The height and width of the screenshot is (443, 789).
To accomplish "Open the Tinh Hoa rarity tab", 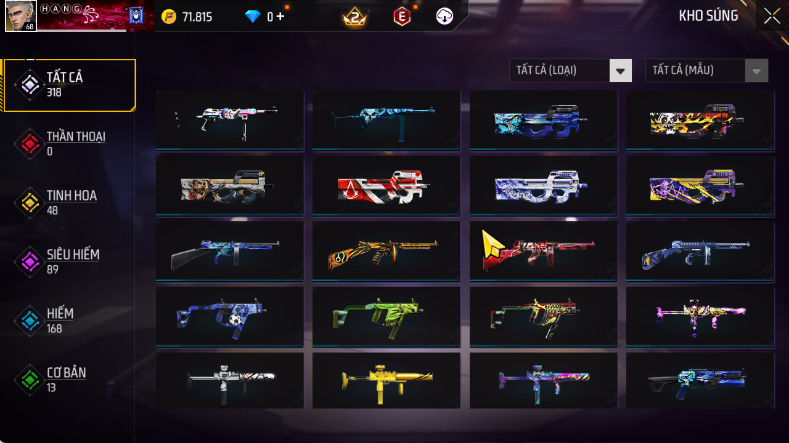I will pyautogui.click(x=70, y=202).
